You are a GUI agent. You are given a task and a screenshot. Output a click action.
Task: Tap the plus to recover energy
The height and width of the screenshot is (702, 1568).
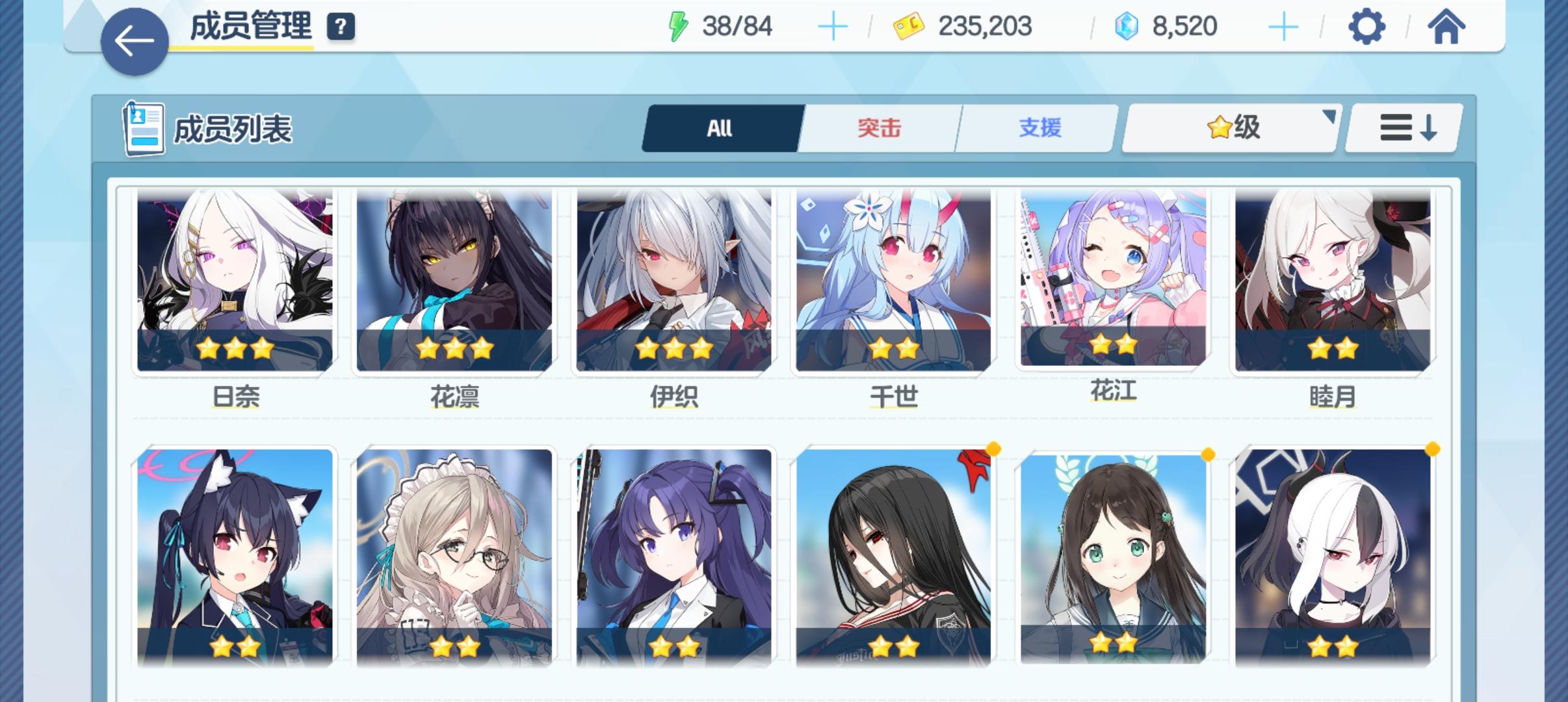click(x=834, y=26)
